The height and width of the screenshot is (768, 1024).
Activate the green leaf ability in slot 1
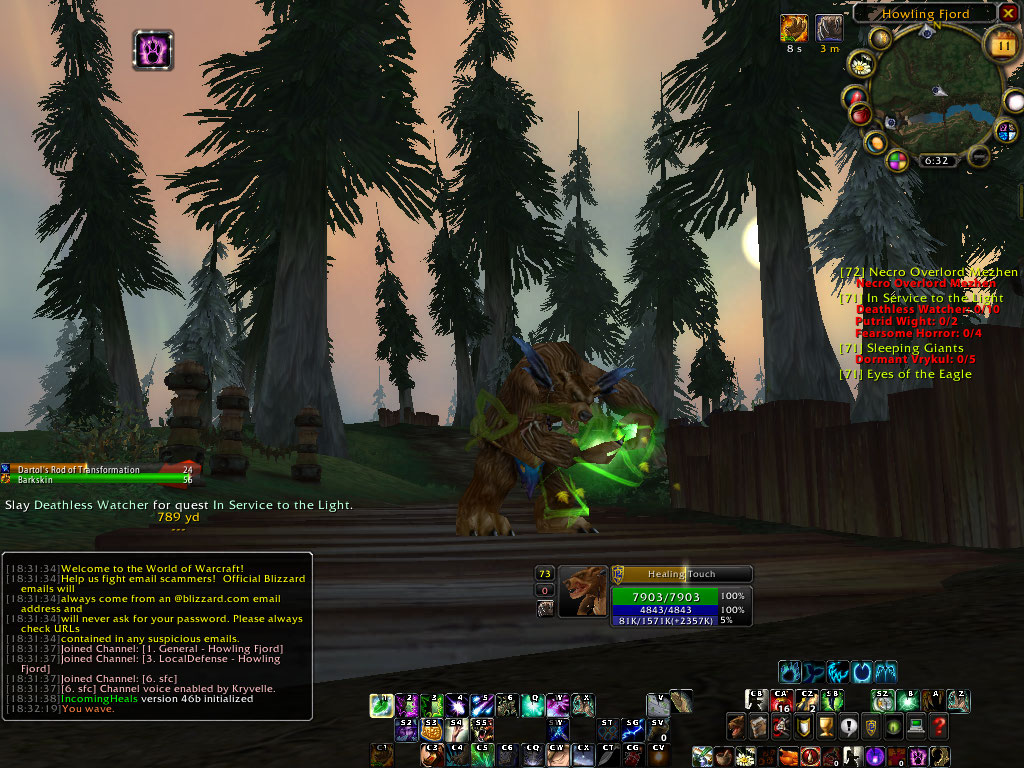pos(381,706)
